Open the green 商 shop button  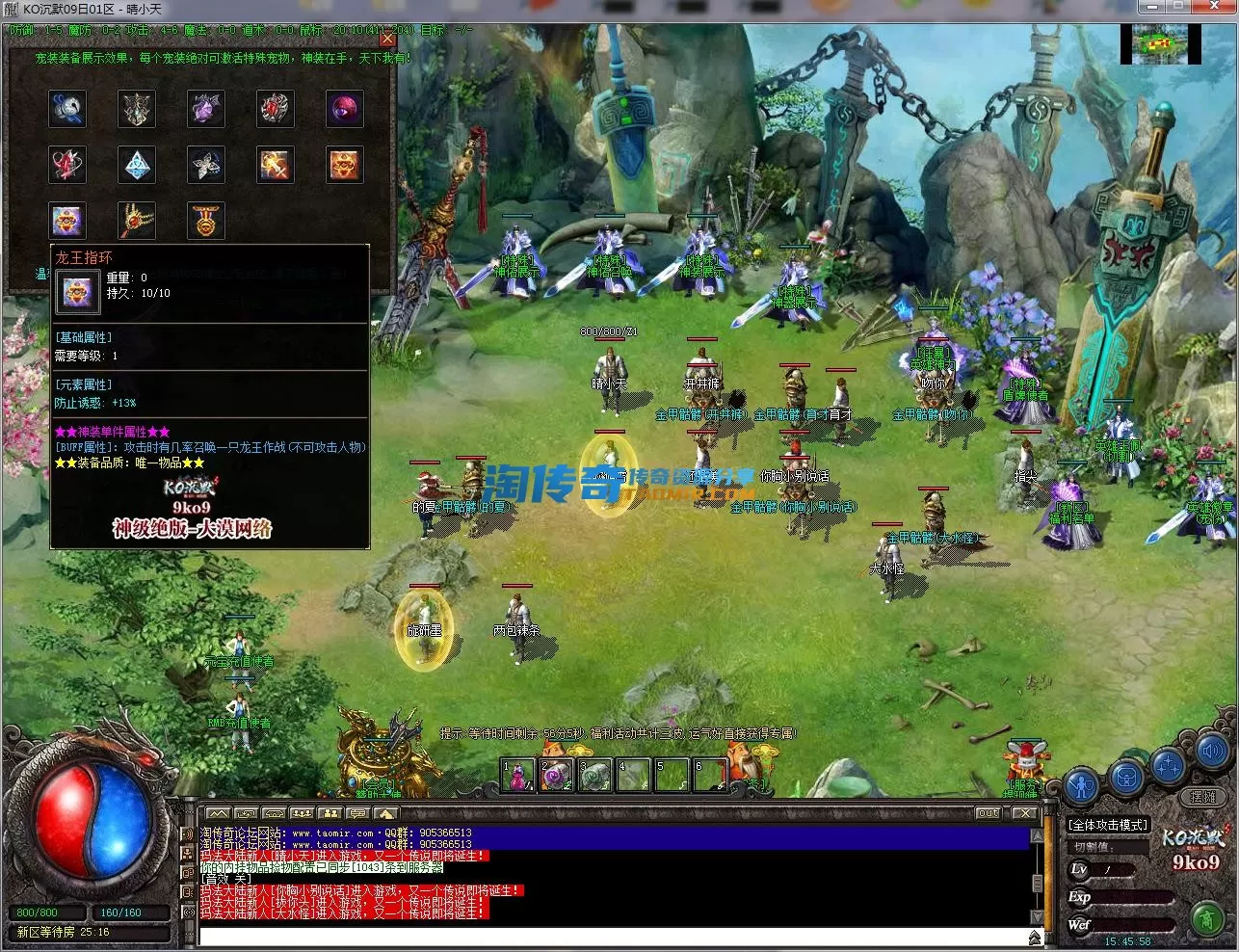1206,919
